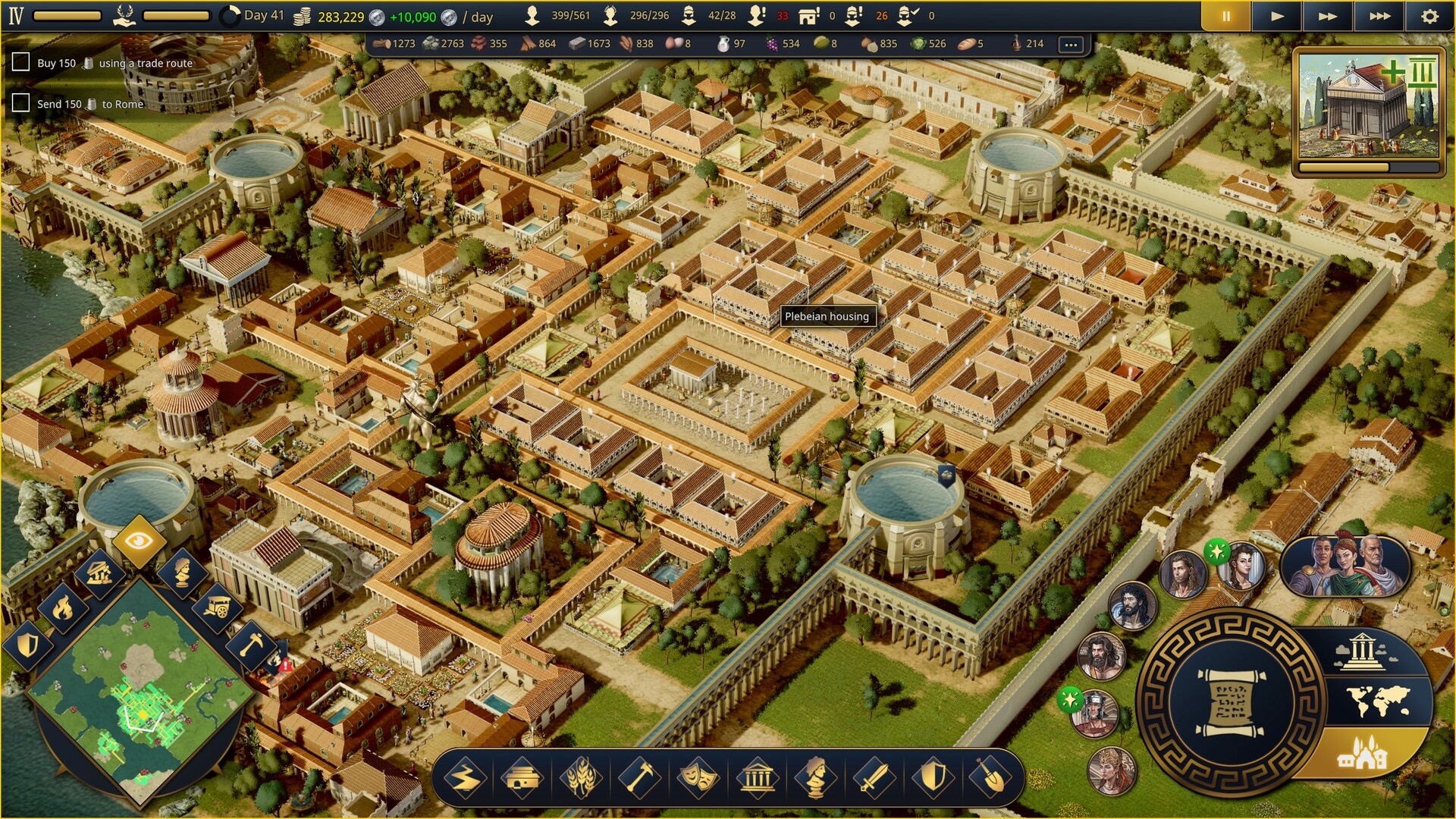Viewport: 1456px width, 819px height.
Task: Select the shovel demolish tool
Action: (990, 778)
